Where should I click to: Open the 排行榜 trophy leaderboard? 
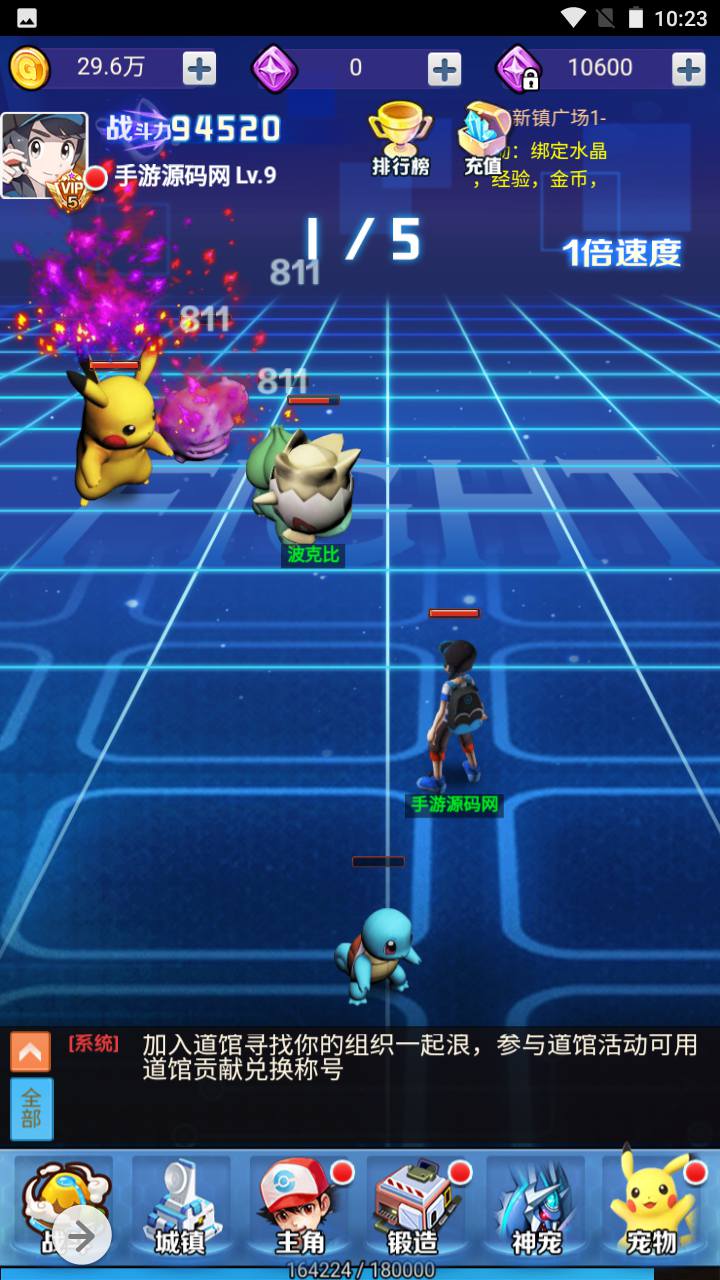point(400,140)
